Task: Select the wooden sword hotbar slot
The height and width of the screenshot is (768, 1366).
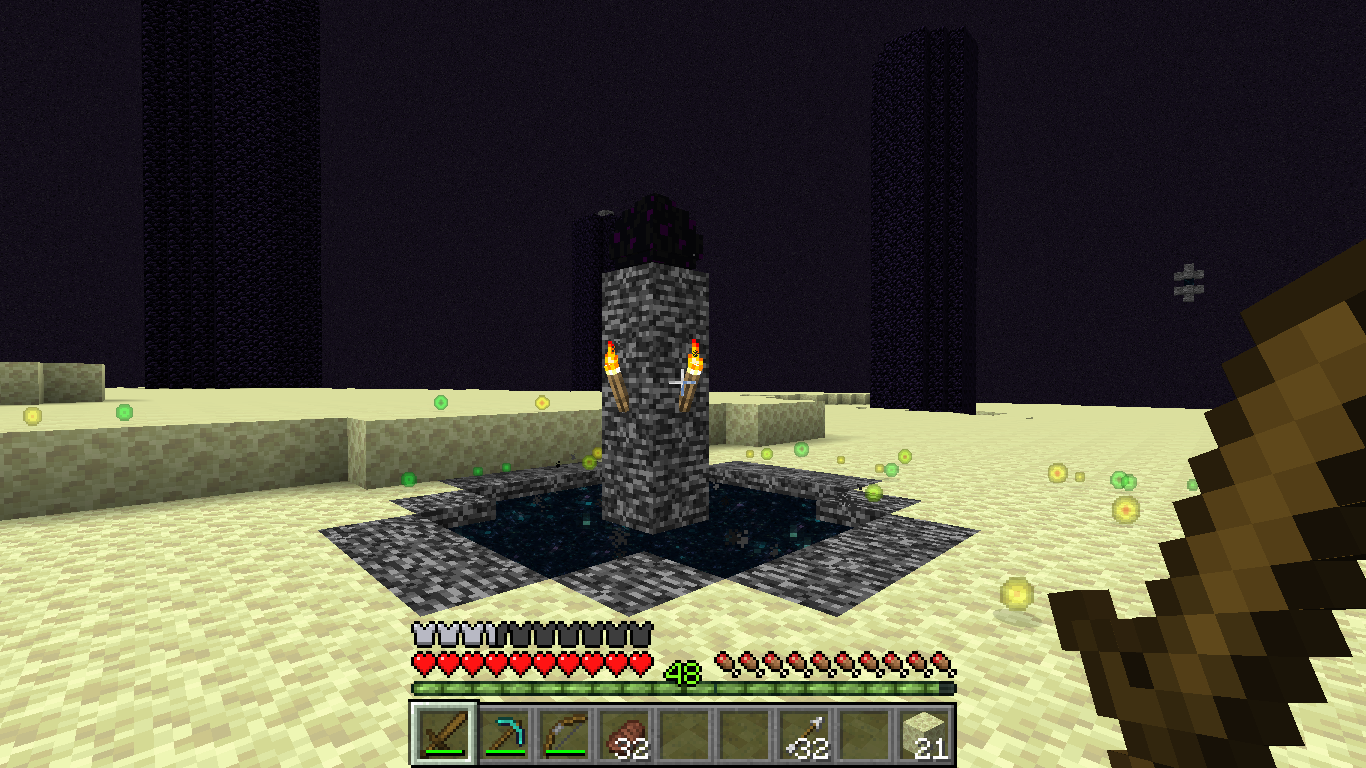Action: click(442, 735)
